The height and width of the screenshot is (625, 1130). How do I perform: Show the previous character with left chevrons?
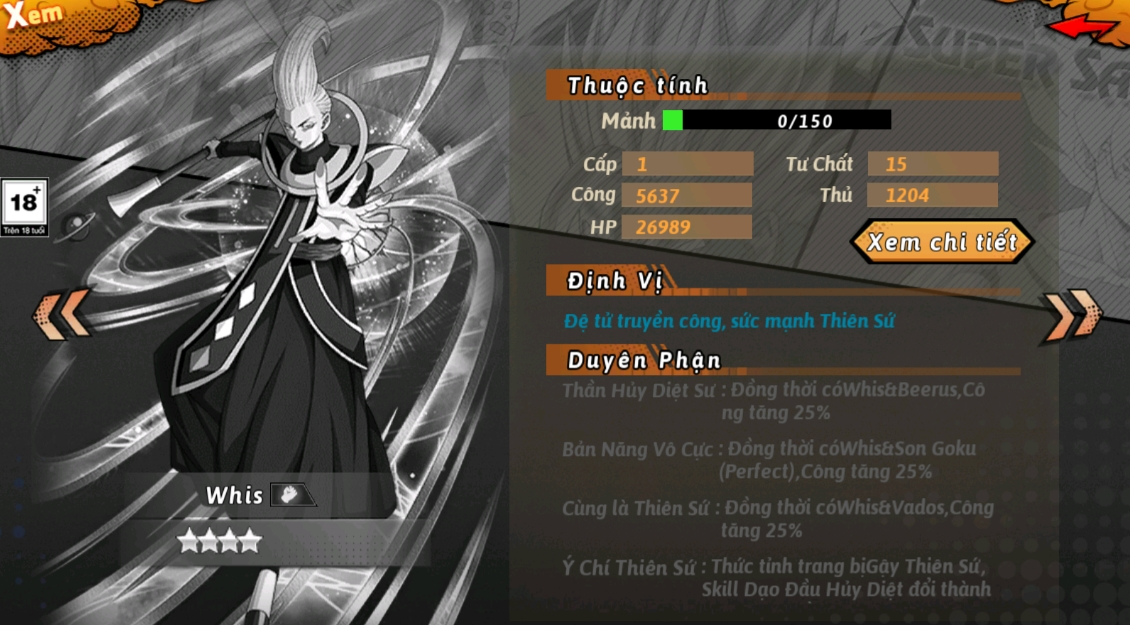(62, 314)
